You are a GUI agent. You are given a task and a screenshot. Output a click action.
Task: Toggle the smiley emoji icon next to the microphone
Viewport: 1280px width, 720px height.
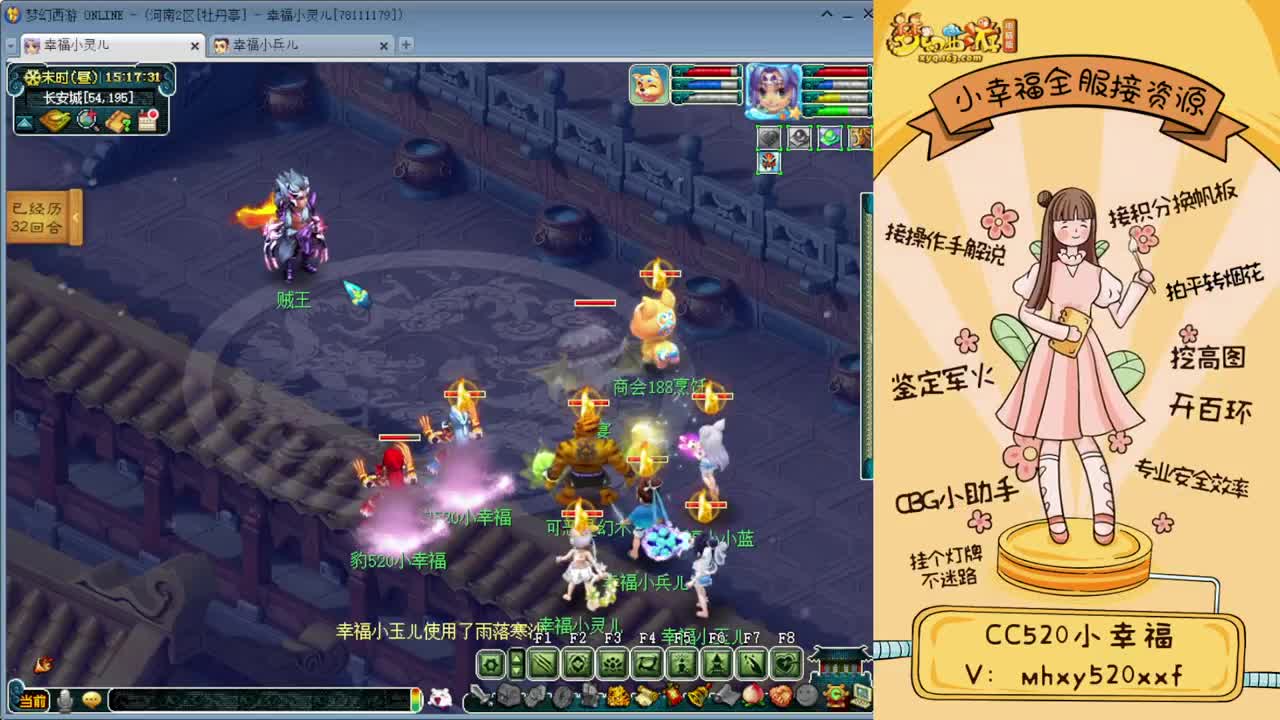click(x=92, y=700)
